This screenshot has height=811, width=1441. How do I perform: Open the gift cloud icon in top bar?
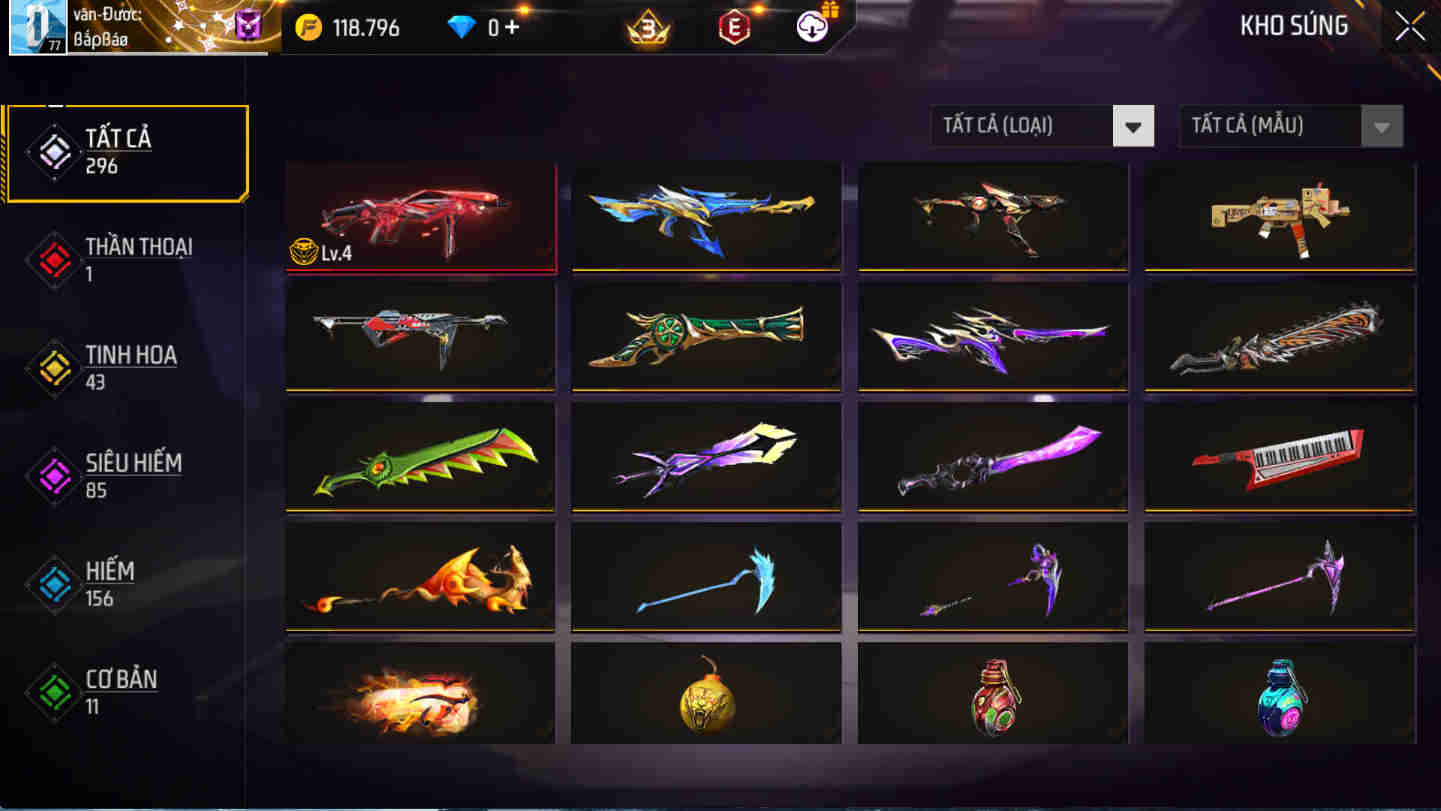coord(812,26)
